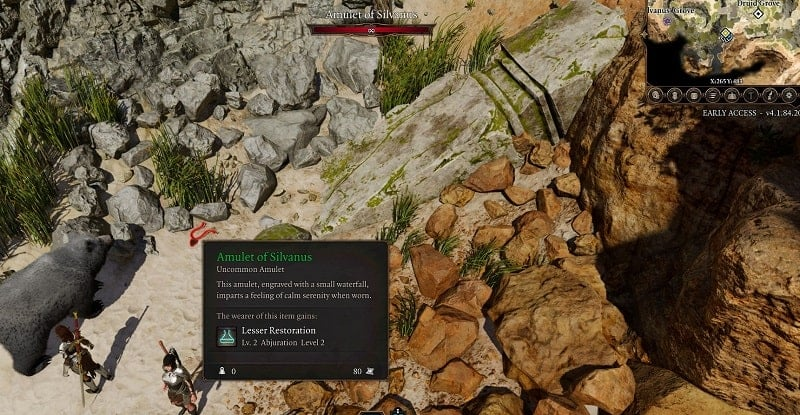Click the hammer icon below the minimap

[750, 95]
